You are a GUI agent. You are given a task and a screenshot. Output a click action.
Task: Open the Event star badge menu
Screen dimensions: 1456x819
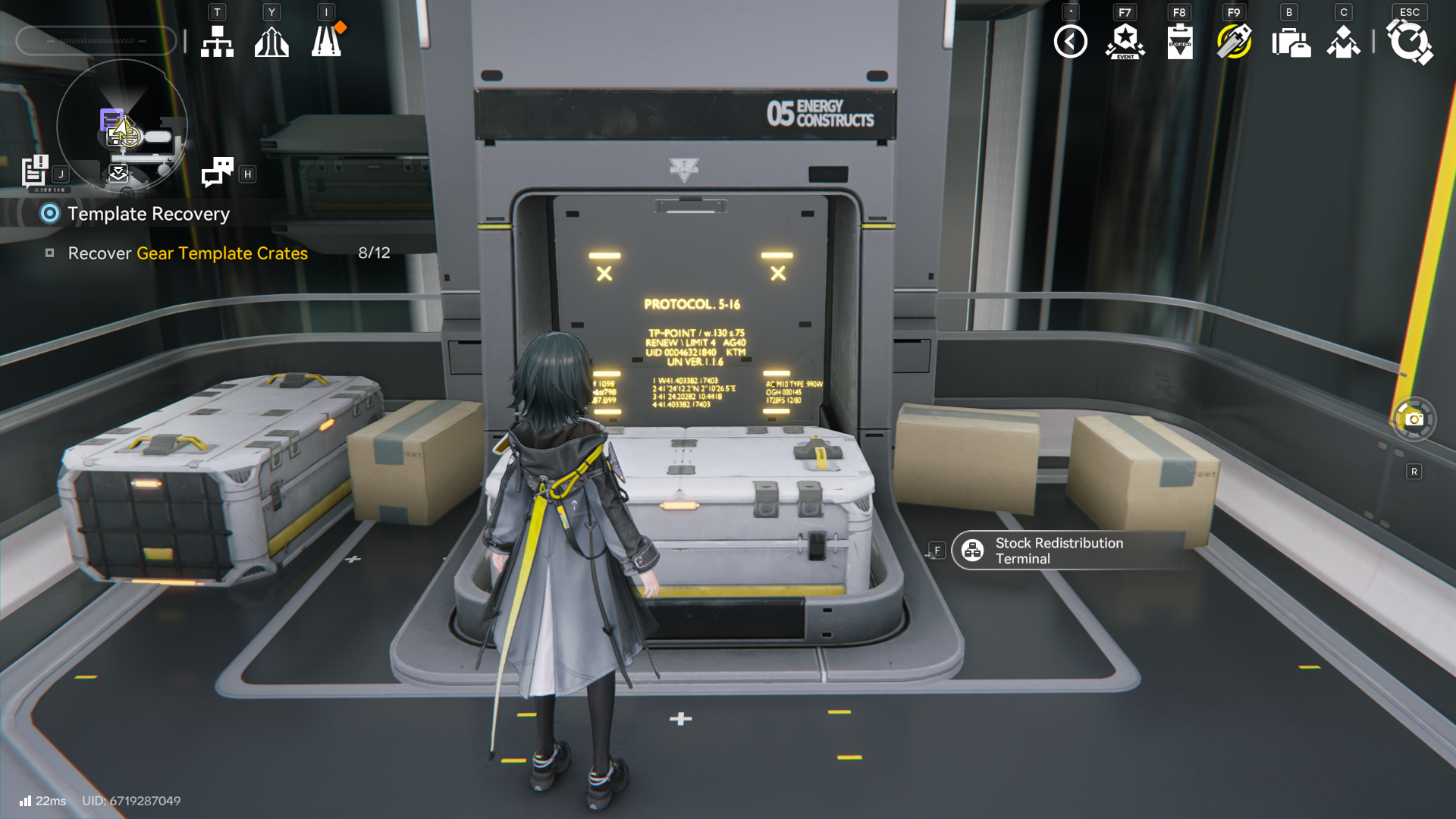tap(1125, 42)
